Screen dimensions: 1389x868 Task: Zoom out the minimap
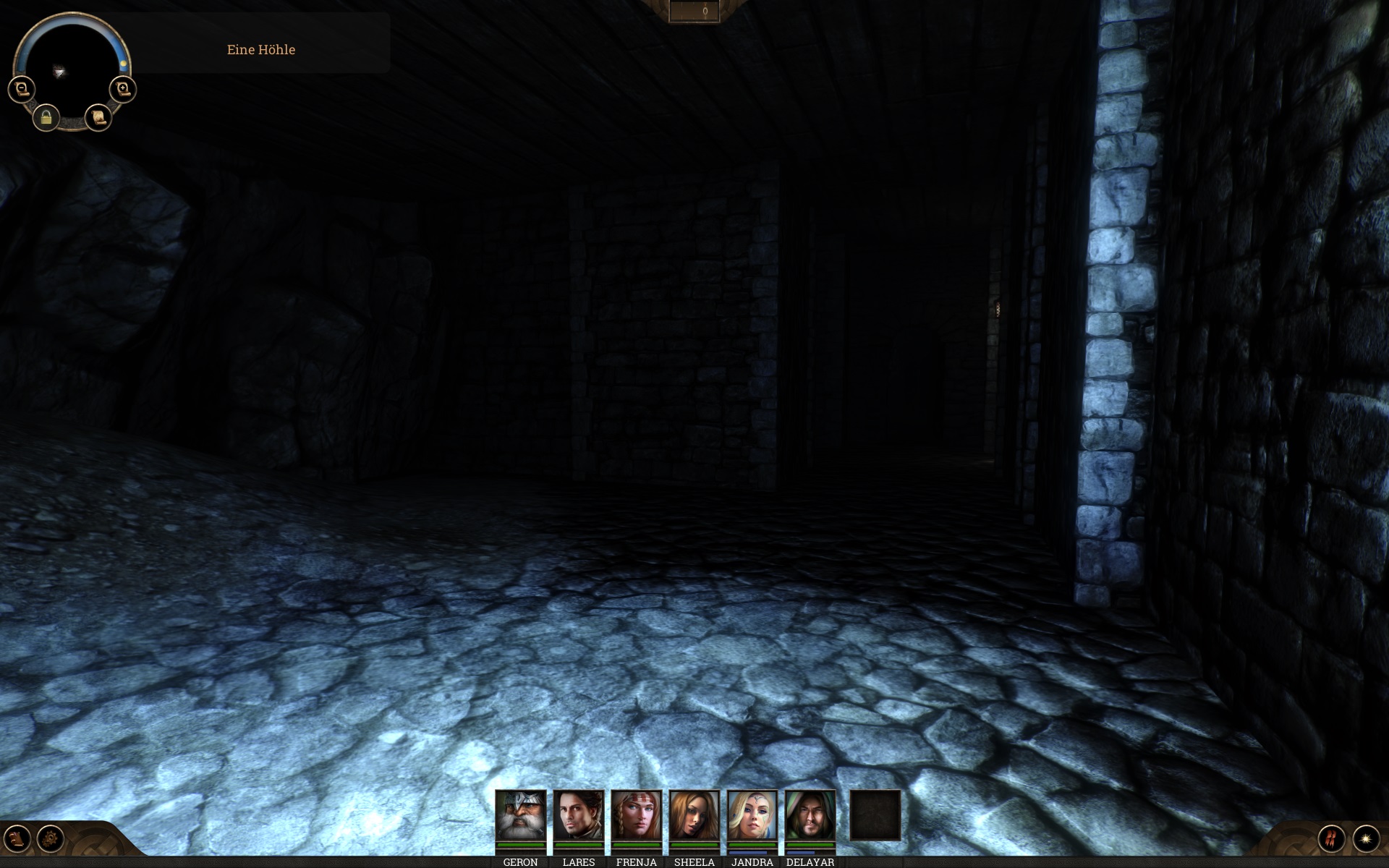(22, 90)
